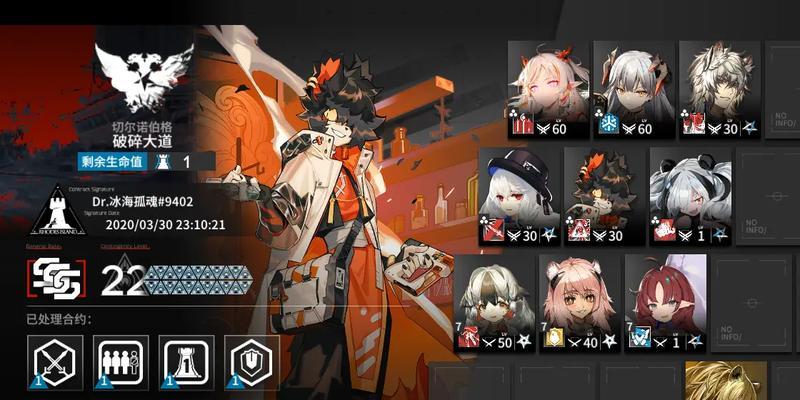Open the operator card with the snowflake icon

(x=632, y=90)
